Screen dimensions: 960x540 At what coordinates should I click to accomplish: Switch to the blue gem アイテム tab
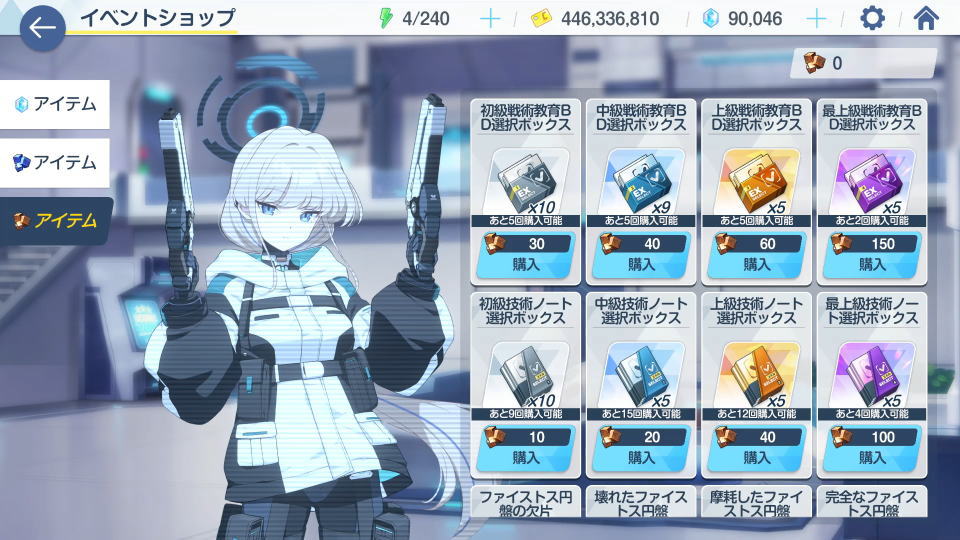tap(55, 162)
